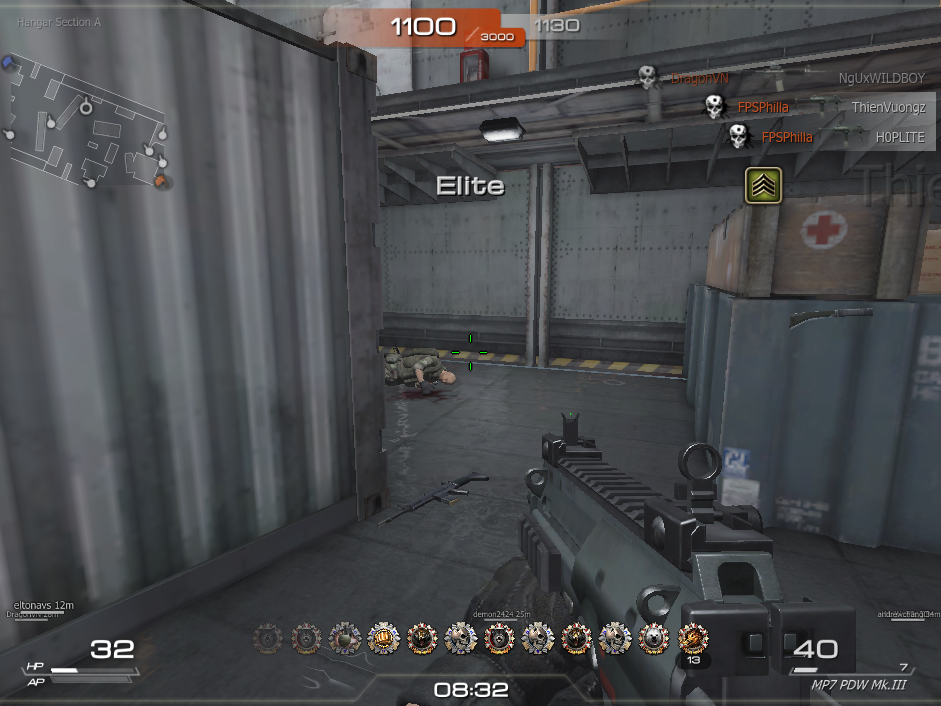Select the sergeant chevron rank badge

[763, 185]
